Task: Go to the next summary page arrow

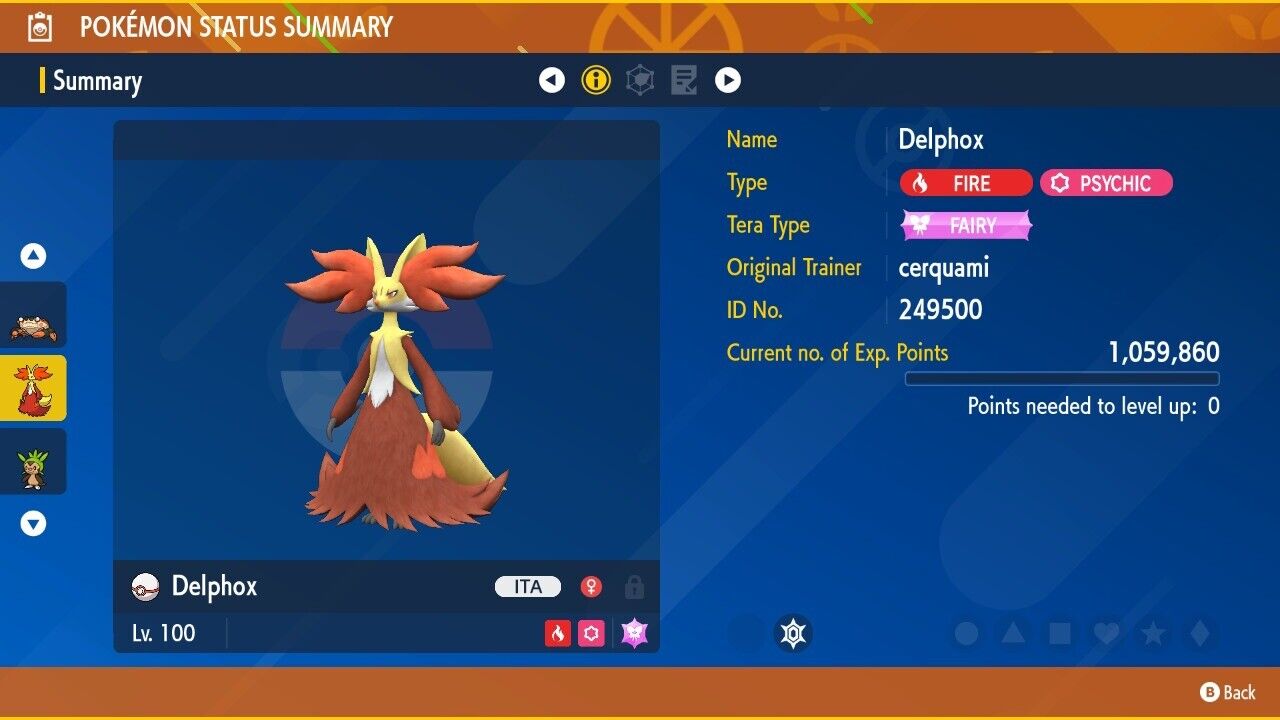Action: click(x=728, y=80)
